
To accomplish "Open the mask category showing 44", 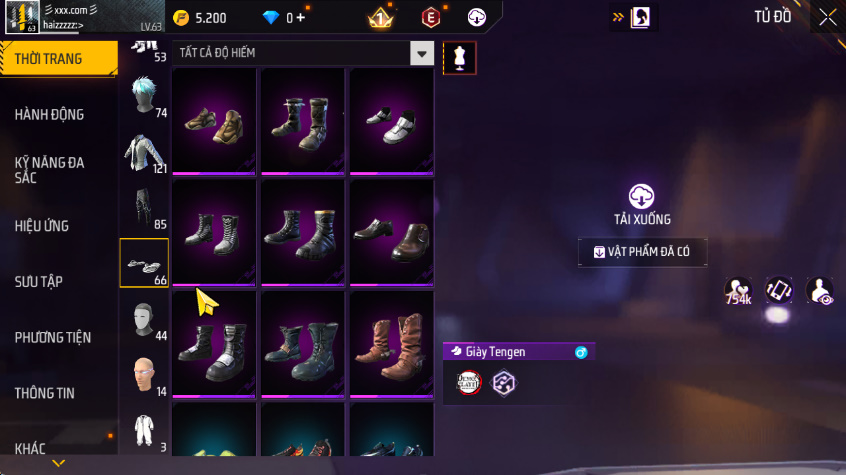I will point(144,320).
